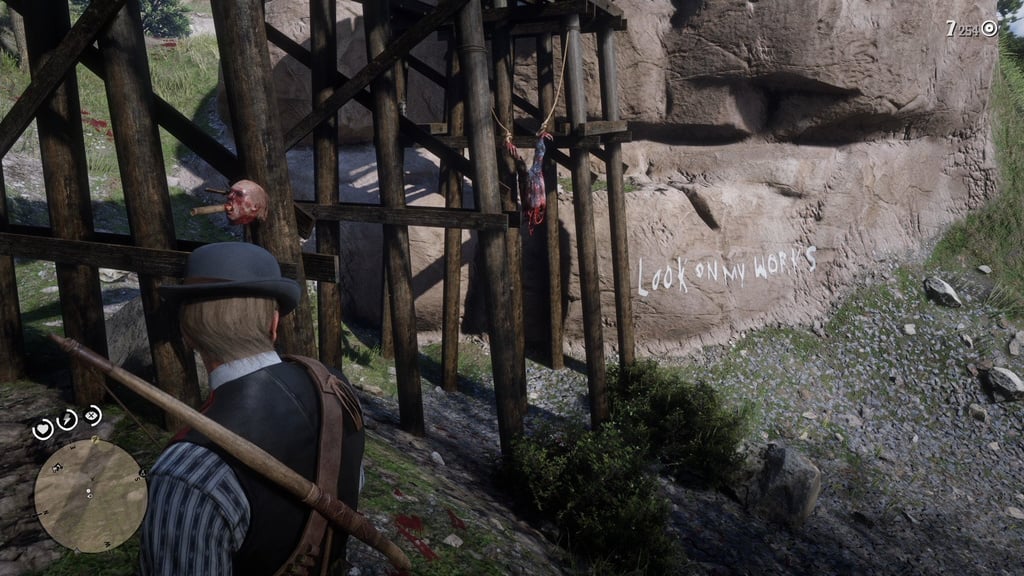1024x576 pixels.
Task: Click the heart health core icon
Action: pos(43,429)
